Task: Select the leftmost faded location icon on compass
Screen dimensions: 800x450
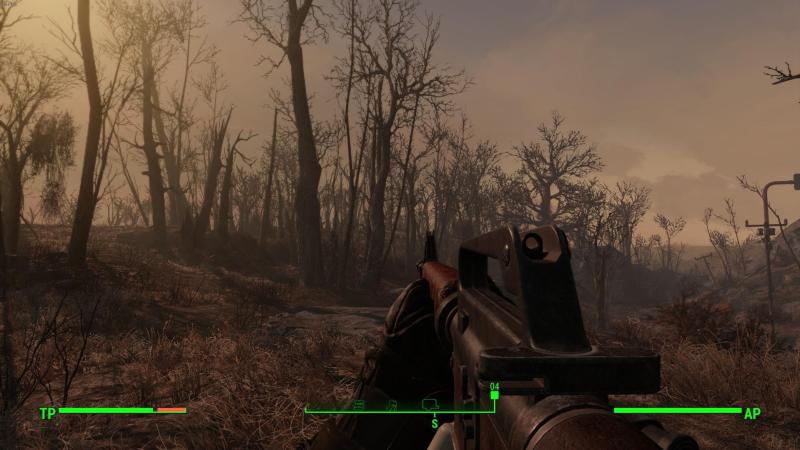Action: (x=359, y=404)
